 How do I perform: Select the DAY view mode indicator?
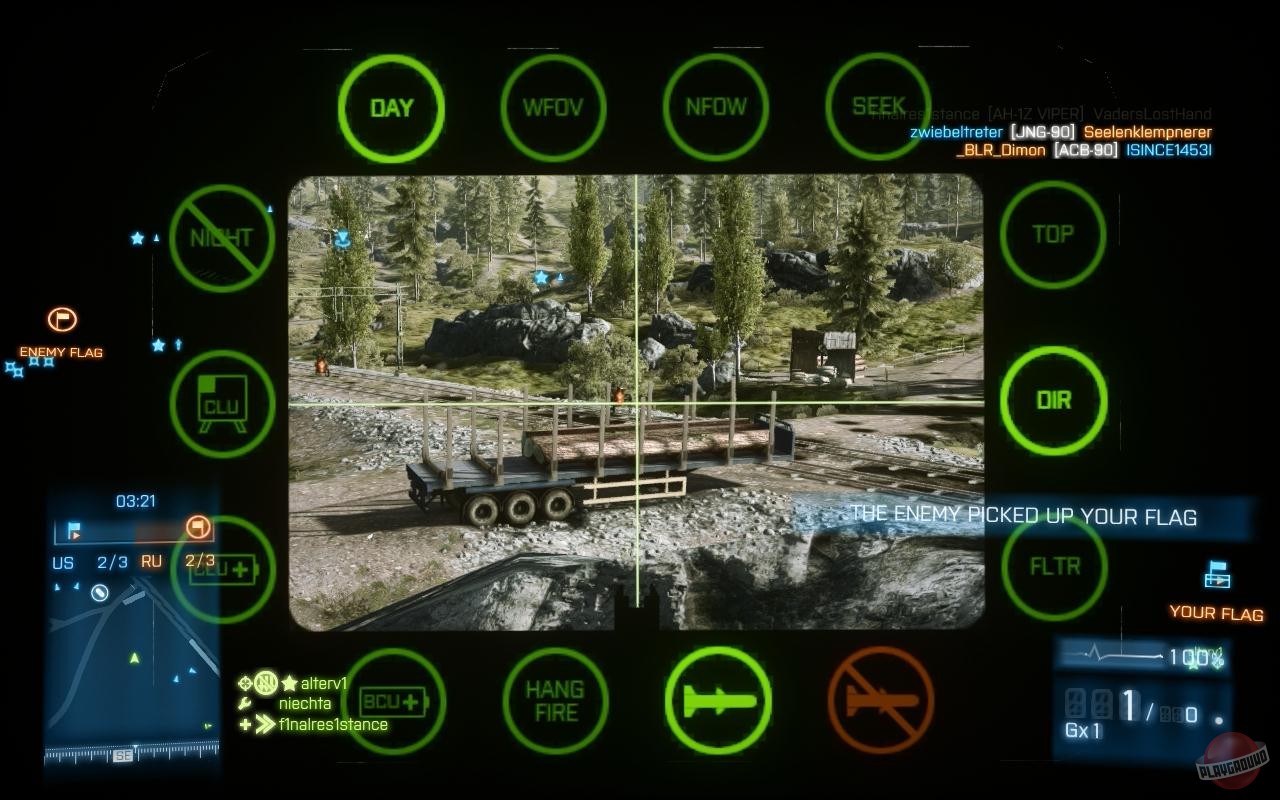(391, 108)
